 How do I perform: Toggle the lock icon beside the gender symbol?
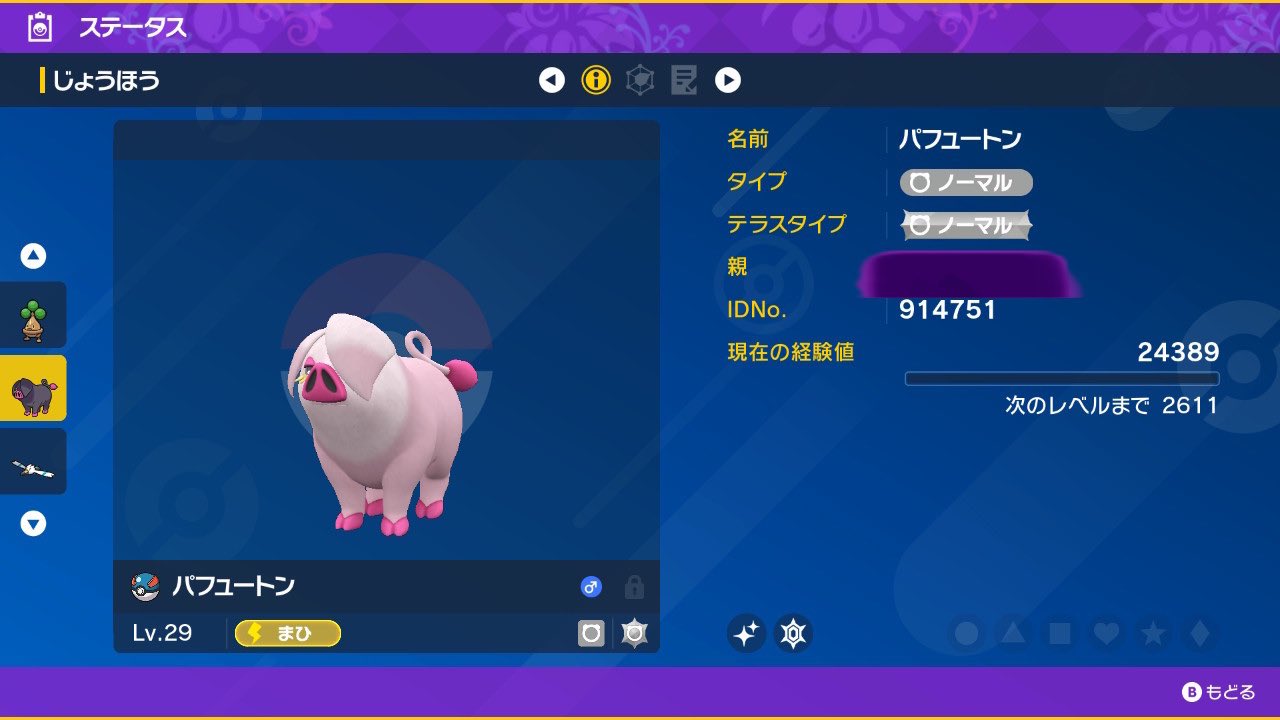tap(631, 588)
